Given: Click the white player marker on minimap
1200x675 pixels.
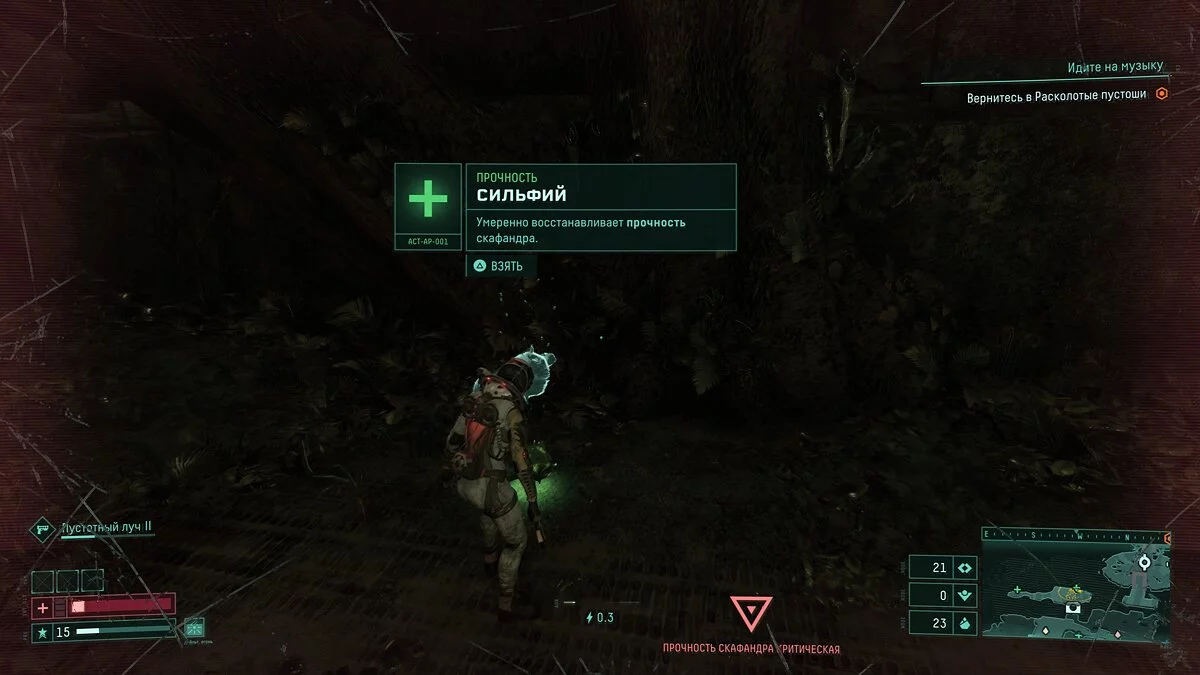Looking at the screenshot, I should coord(1071,608).
